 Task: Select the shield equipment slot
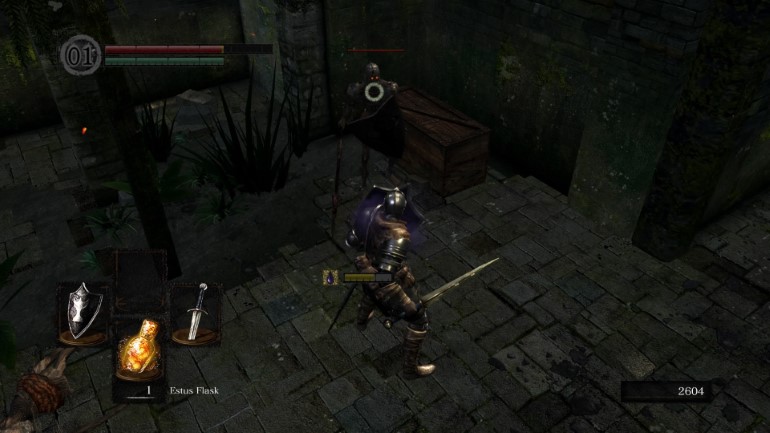tap(82, 311)
